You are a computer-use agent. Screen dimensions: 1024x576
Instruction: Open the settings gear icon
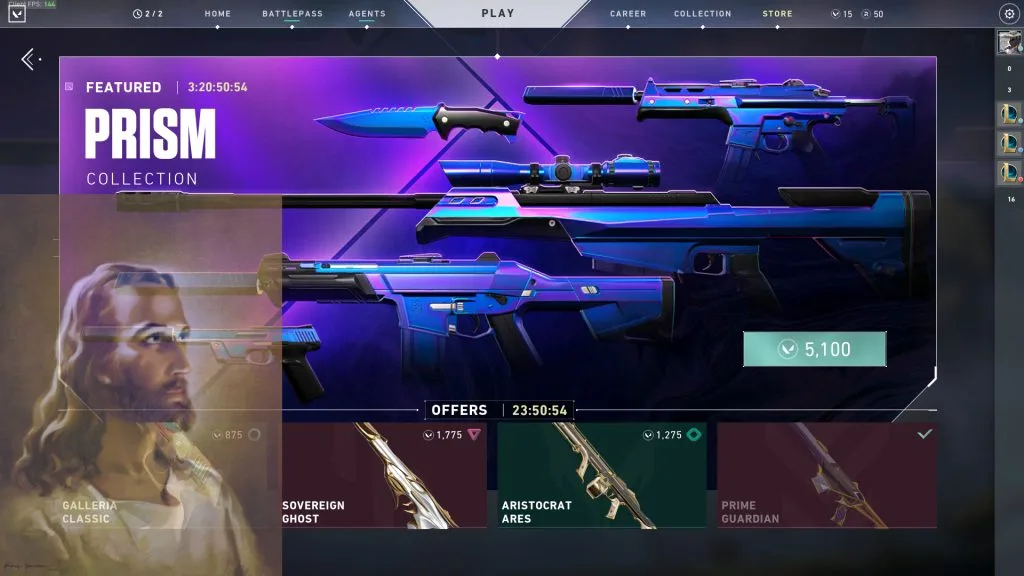click(x=1008, y=14)
